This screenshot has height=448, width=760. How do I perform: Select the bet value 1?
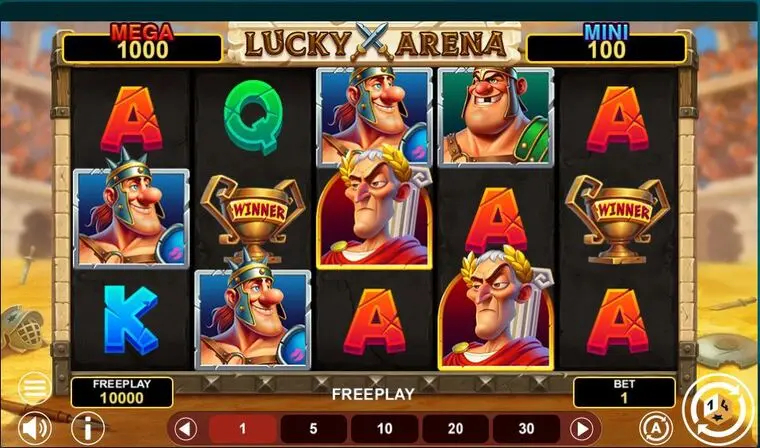[241, 428]
